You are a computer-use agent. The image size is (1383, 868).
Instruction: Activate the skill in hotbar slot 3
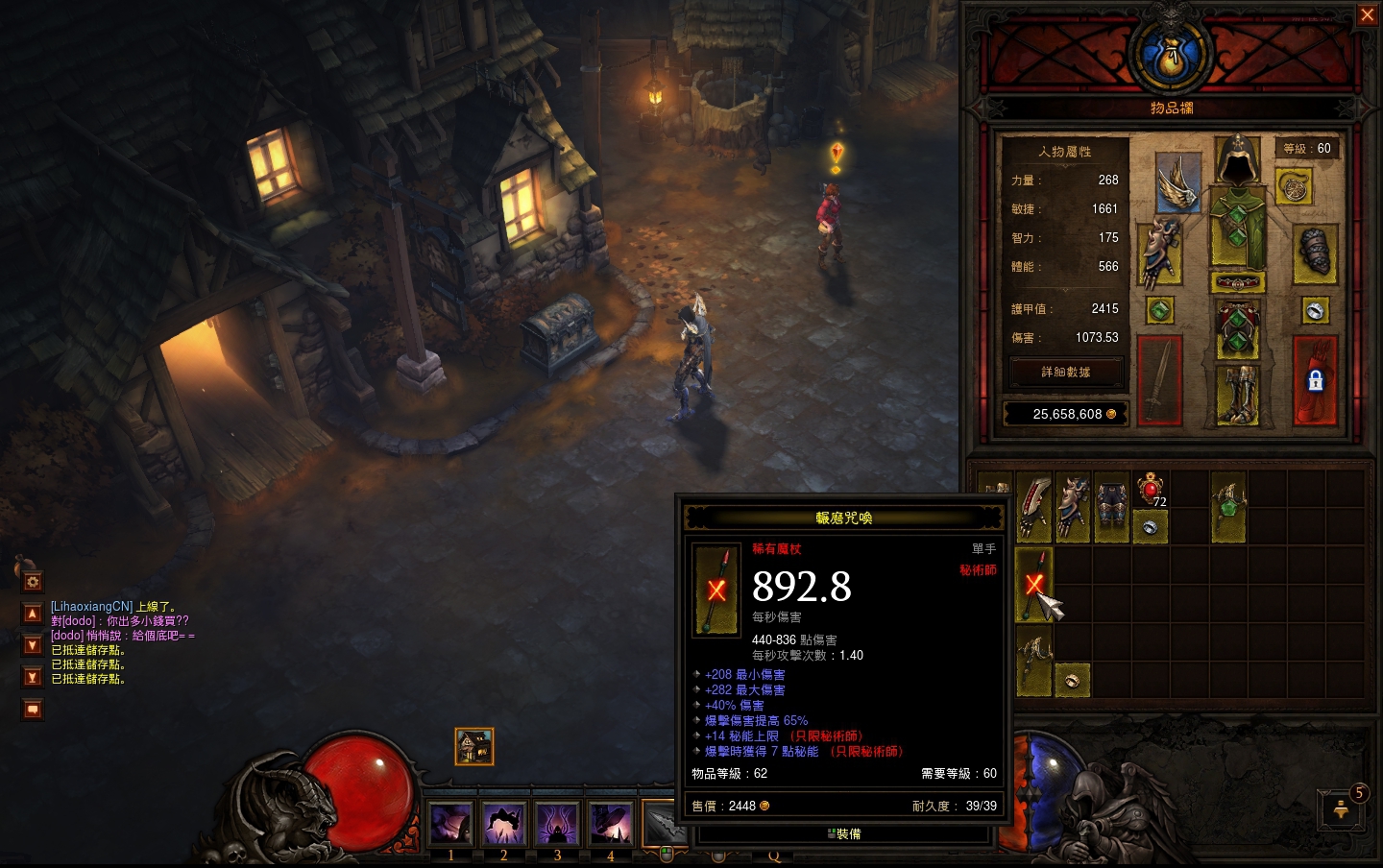[x=556, y=823]
